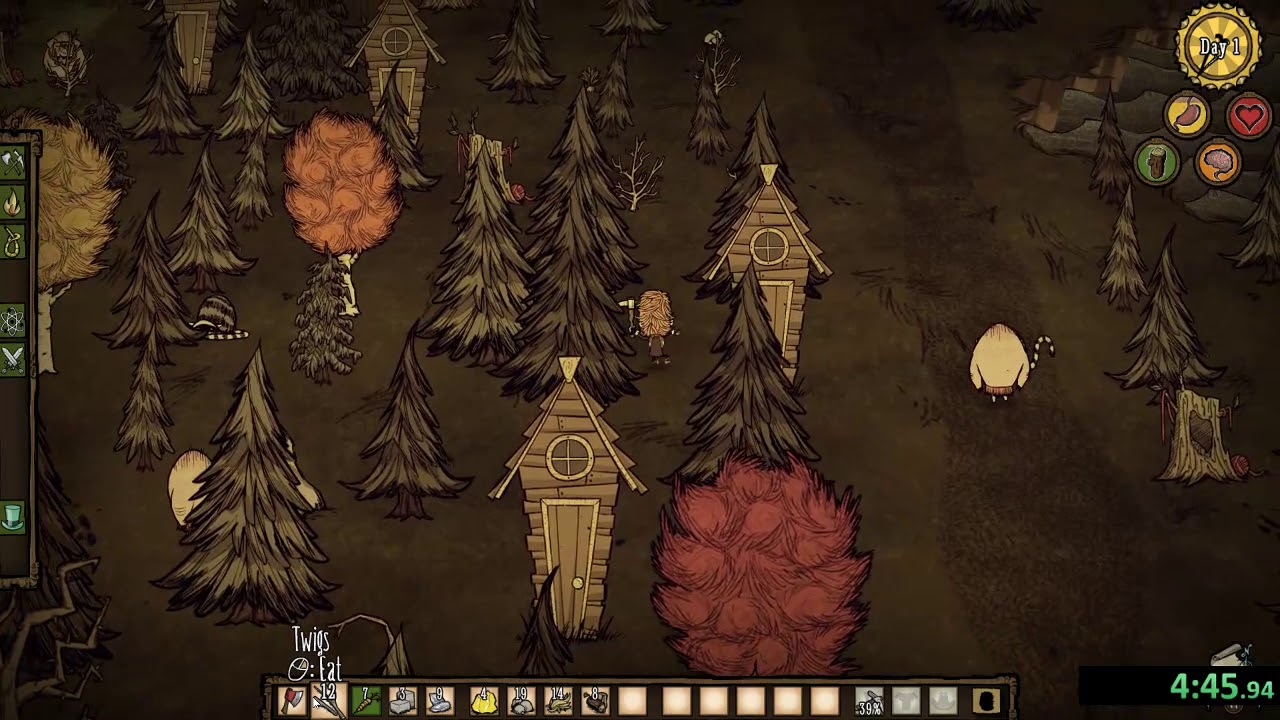This screenshot has width=1280, height=720.
Task: Open the Dress crafting tab with top hat
Action: [12, 517]
